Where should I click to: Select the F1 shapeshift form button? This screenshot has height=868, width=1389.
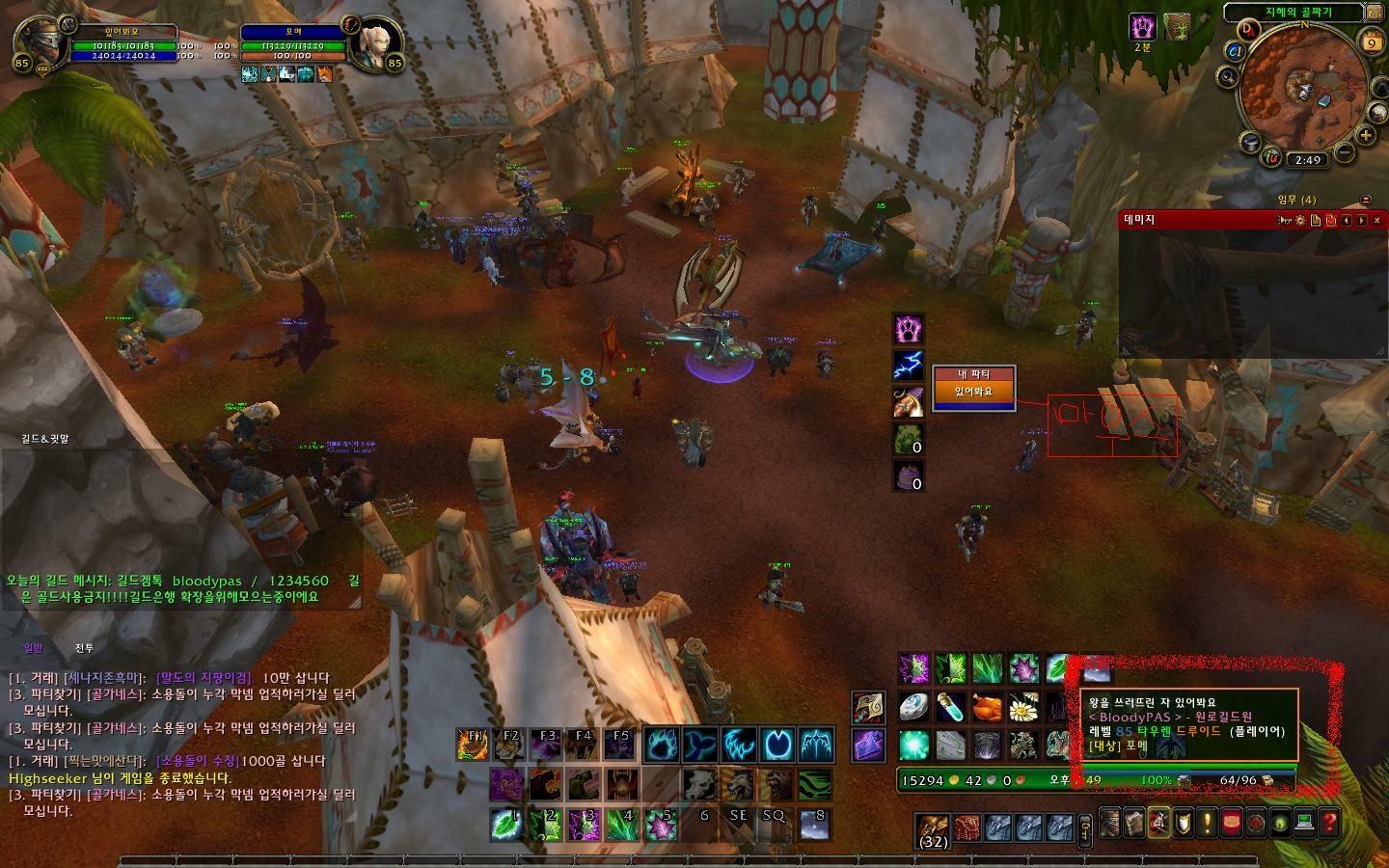click(473, 745)
